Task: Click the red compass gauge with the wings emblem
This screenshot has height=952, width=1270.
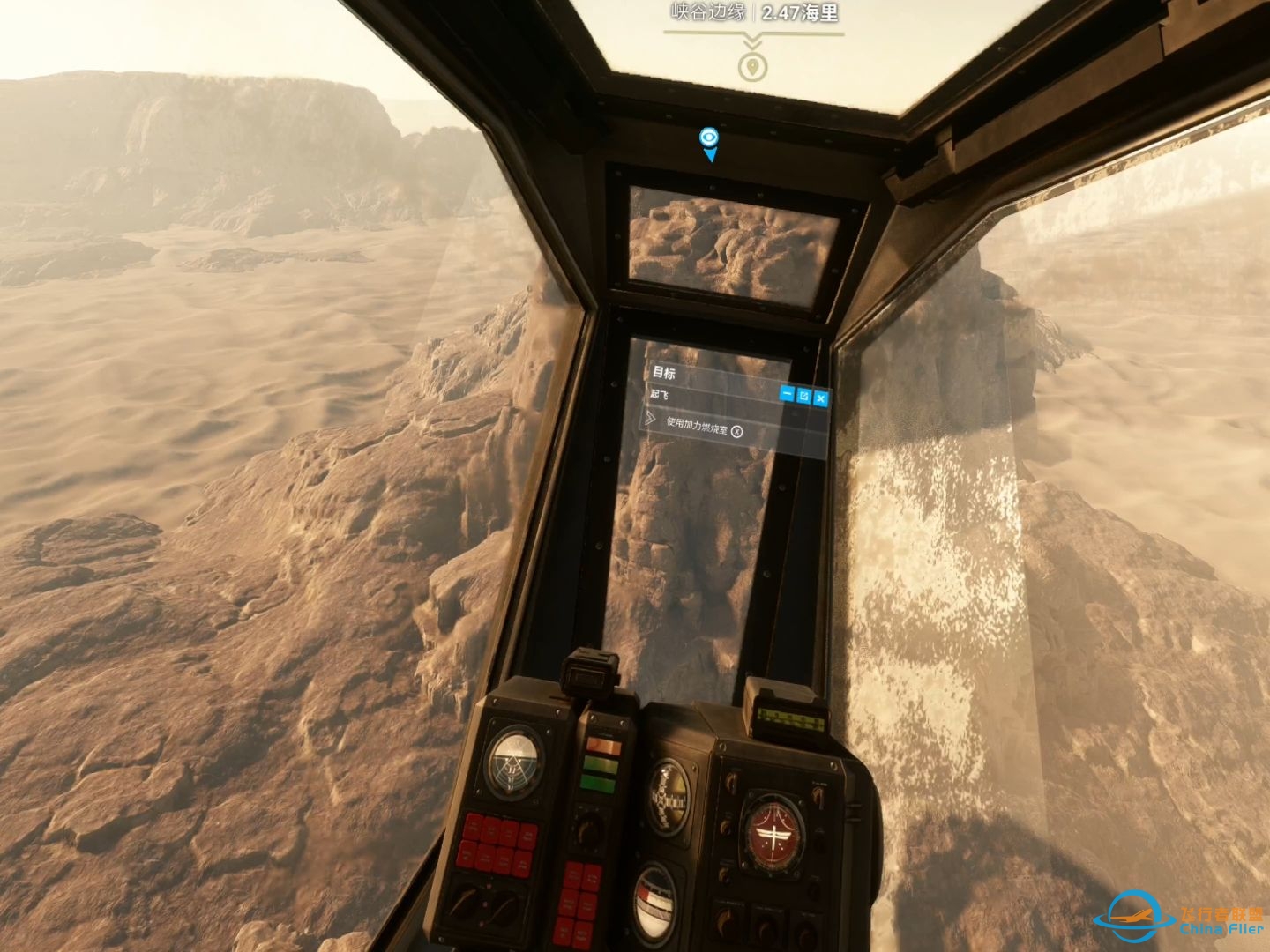Action: (773, 831)
